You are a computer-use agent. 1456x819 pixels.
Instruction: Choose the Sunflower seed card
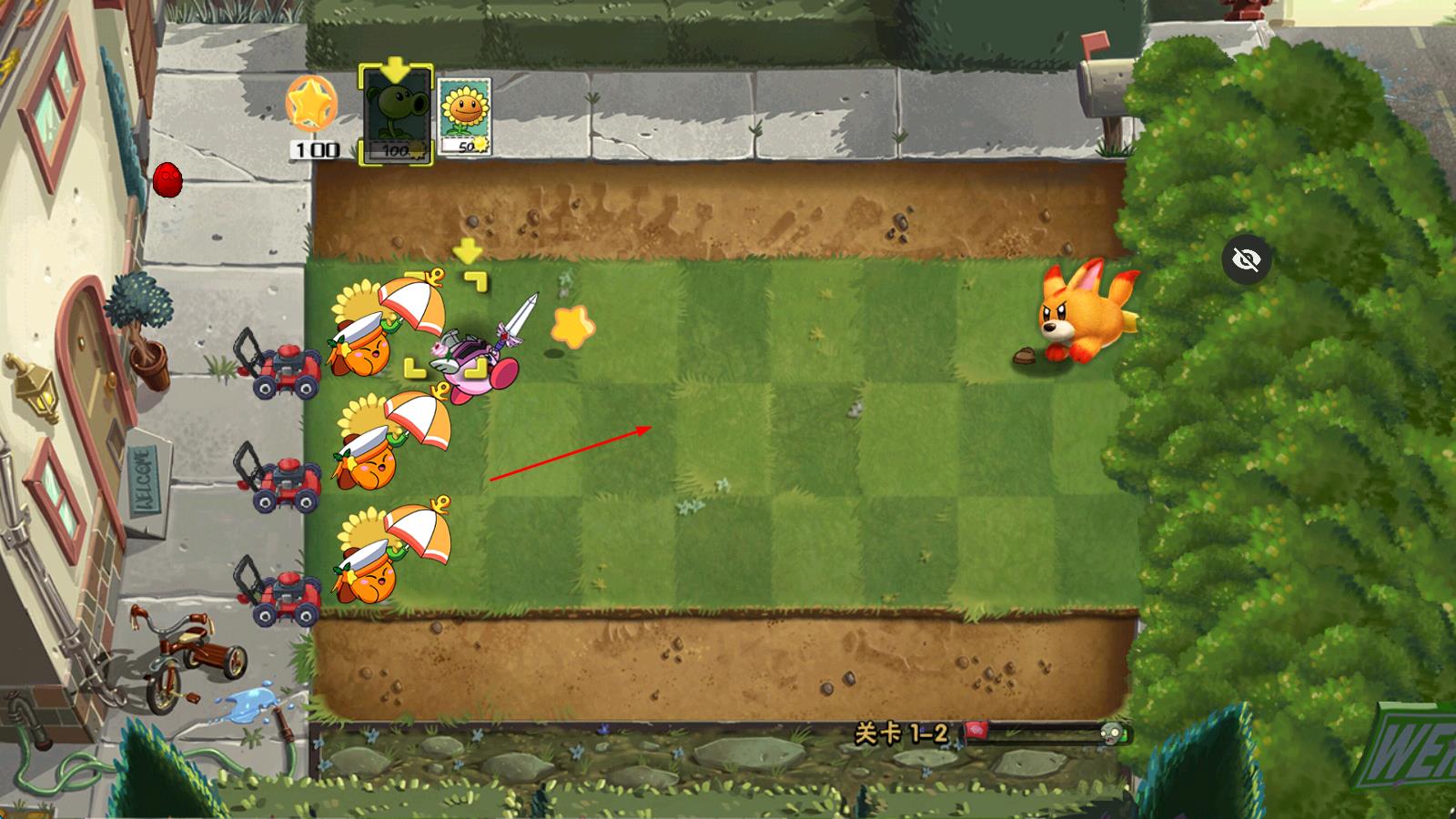coord(464,116)
